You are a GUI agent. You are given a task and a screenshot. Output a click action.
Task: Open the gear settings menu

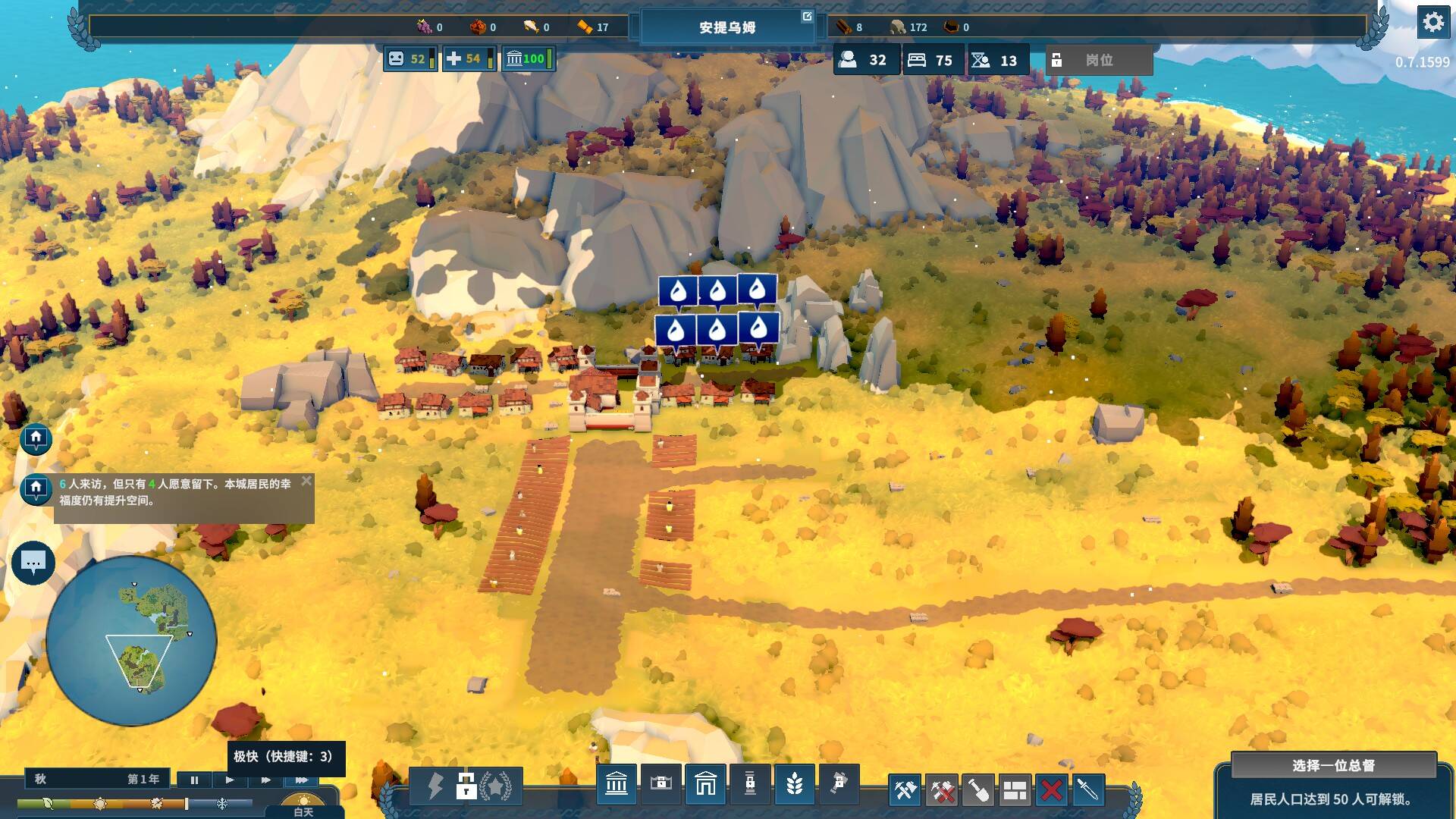(1432, 23)
